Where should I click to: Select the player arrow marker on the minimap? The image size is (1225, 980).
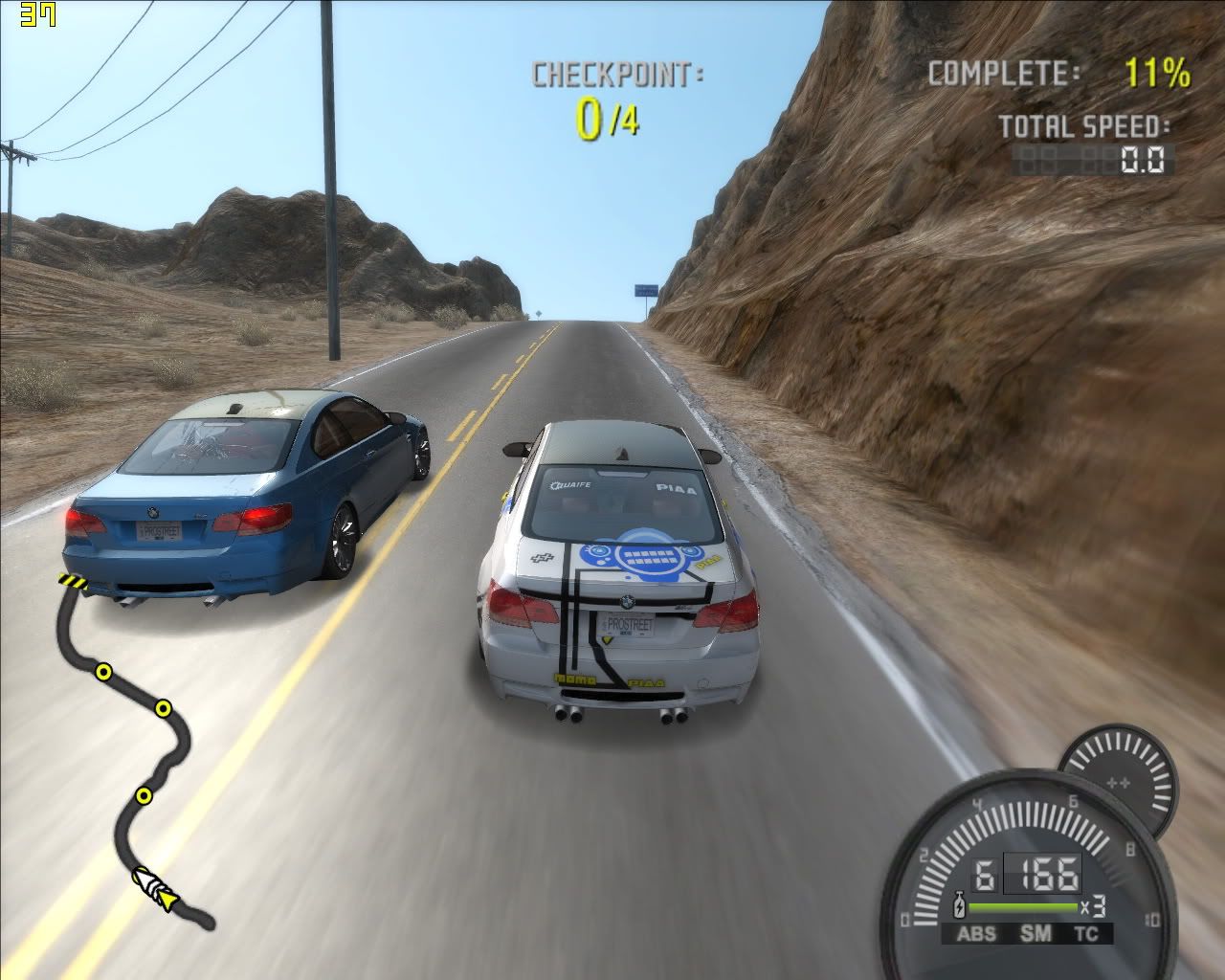(169, 899)
